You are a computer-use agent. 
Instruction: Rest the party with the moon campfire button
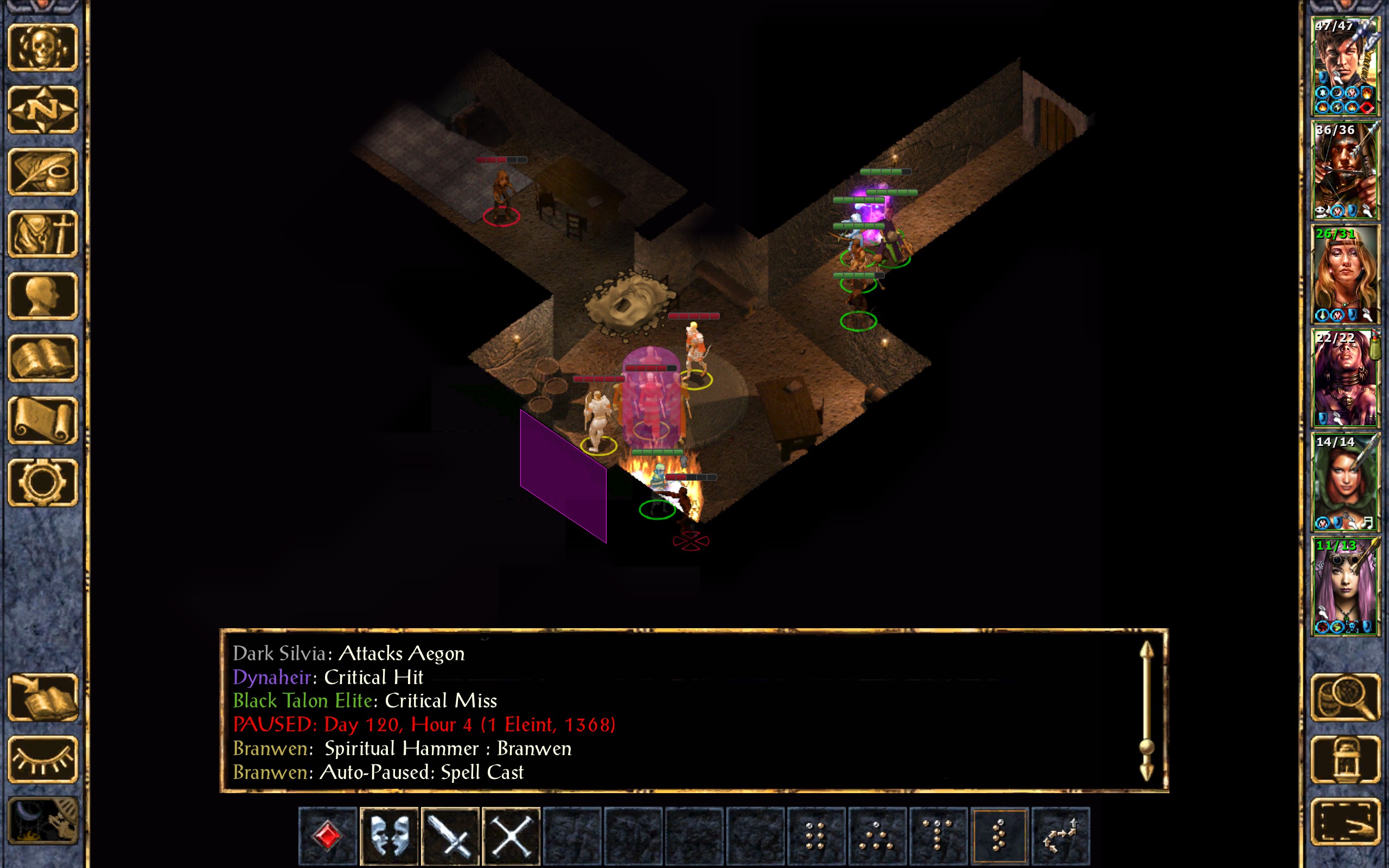pyautogui.click(x=43, y=821)
